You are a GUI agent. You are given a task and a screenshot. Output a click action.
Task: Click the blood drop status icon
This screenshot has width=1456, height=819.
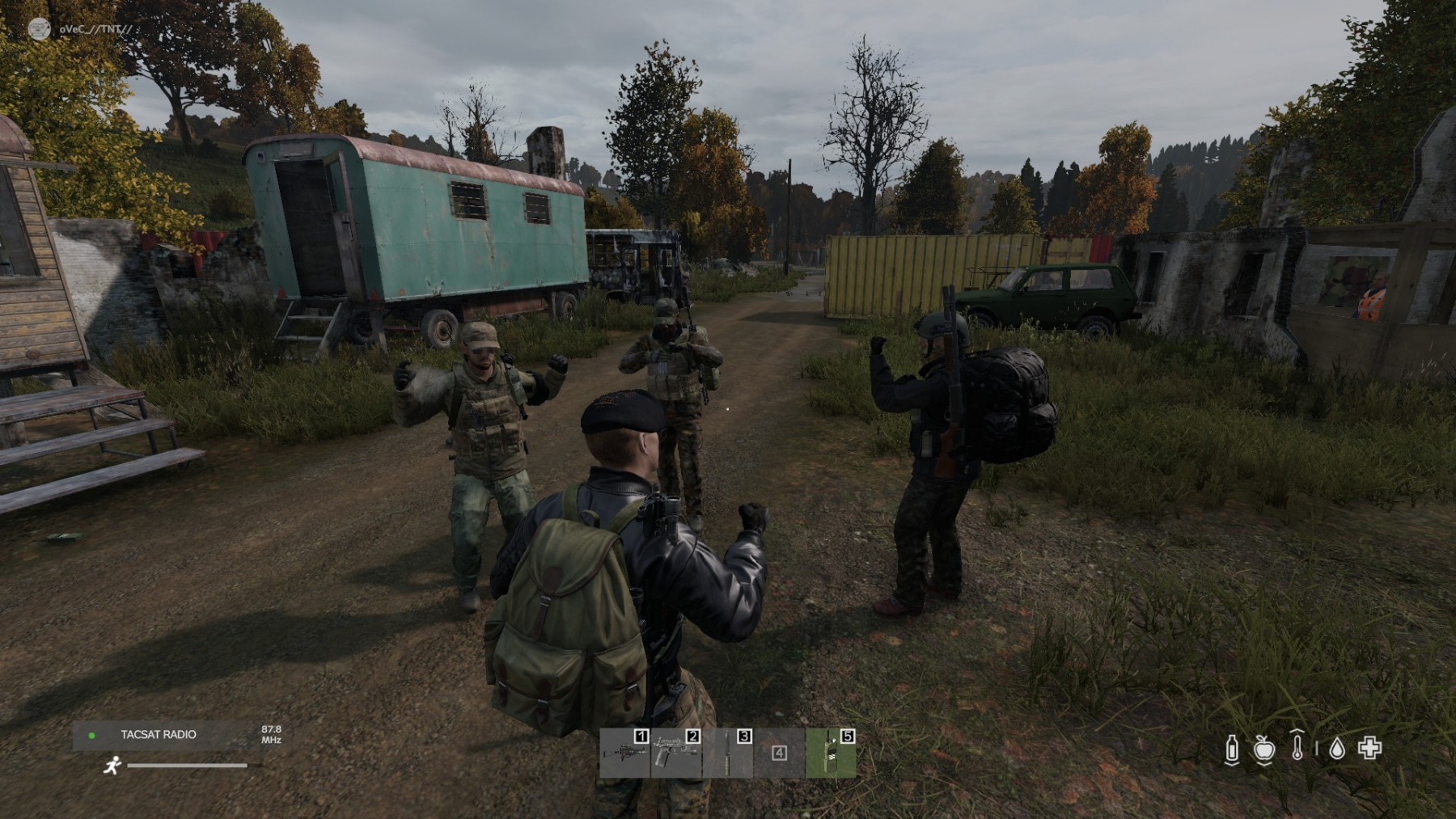[x=1337, y=749]
